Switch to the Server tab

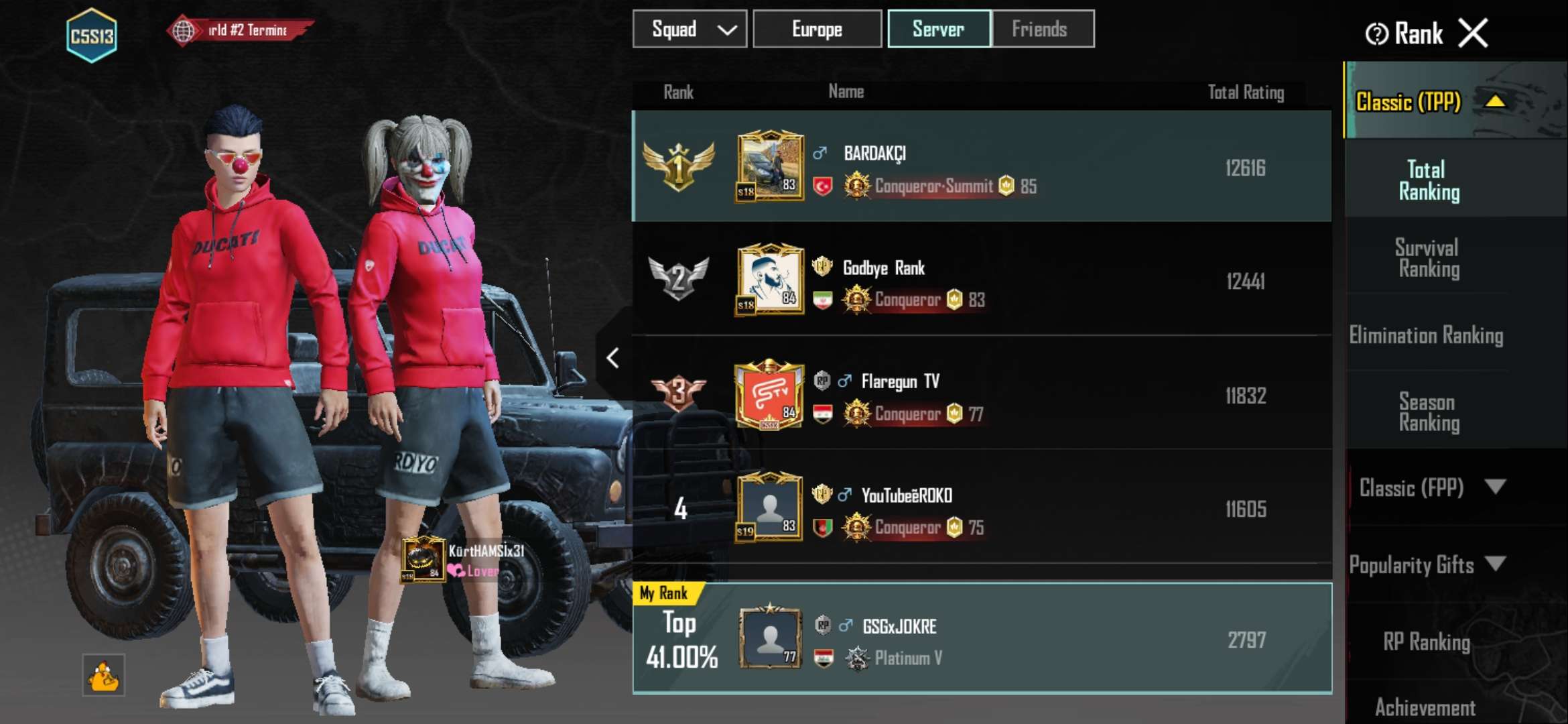(938, 29)
